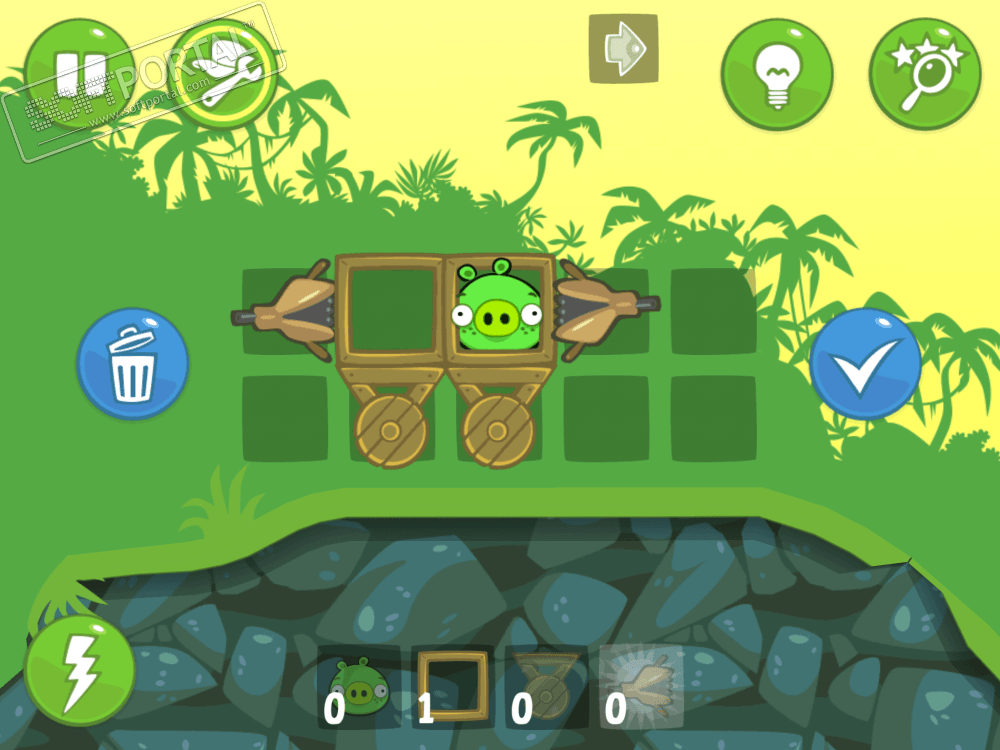Clear the vehicle with the trash can

(133, 364)
